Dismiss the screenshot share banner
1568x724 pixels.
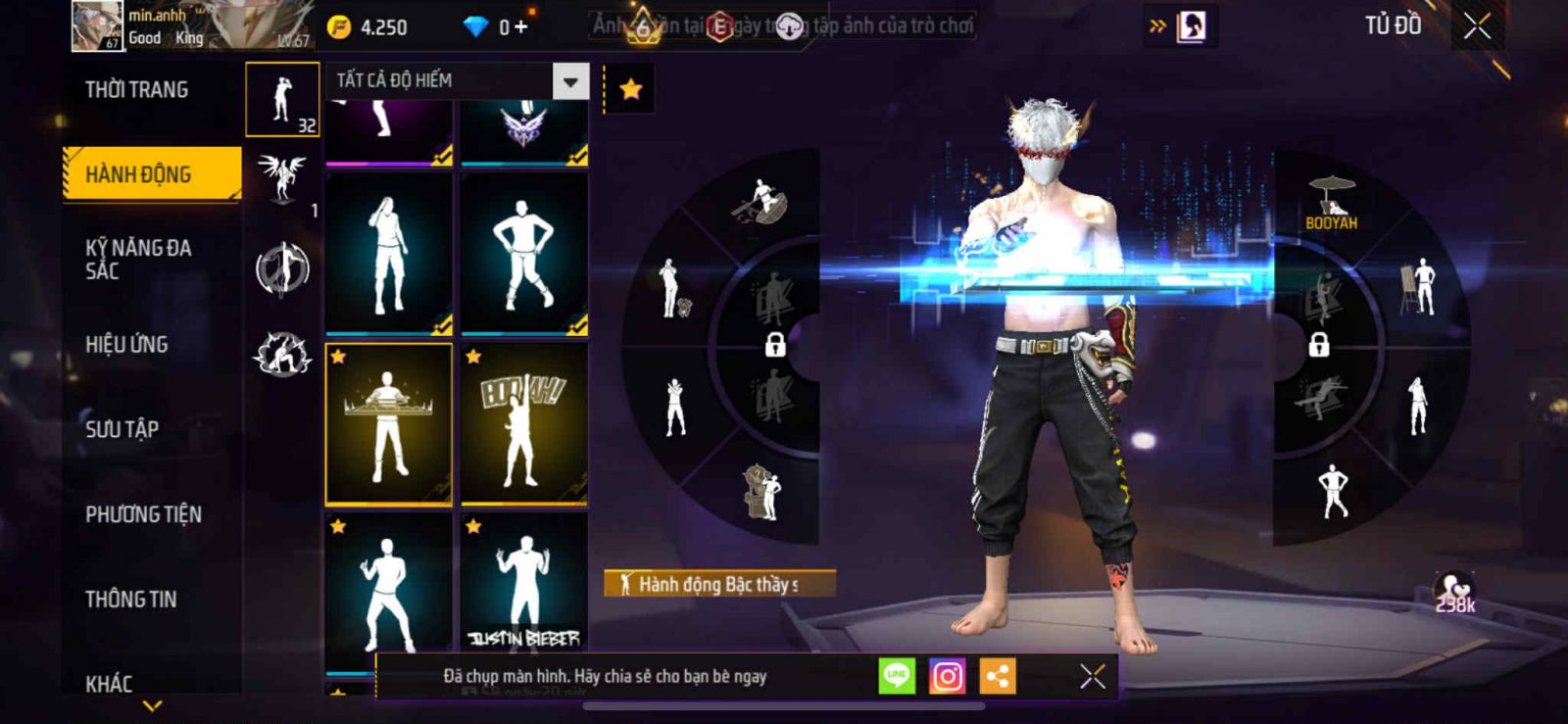point(1092,676)
